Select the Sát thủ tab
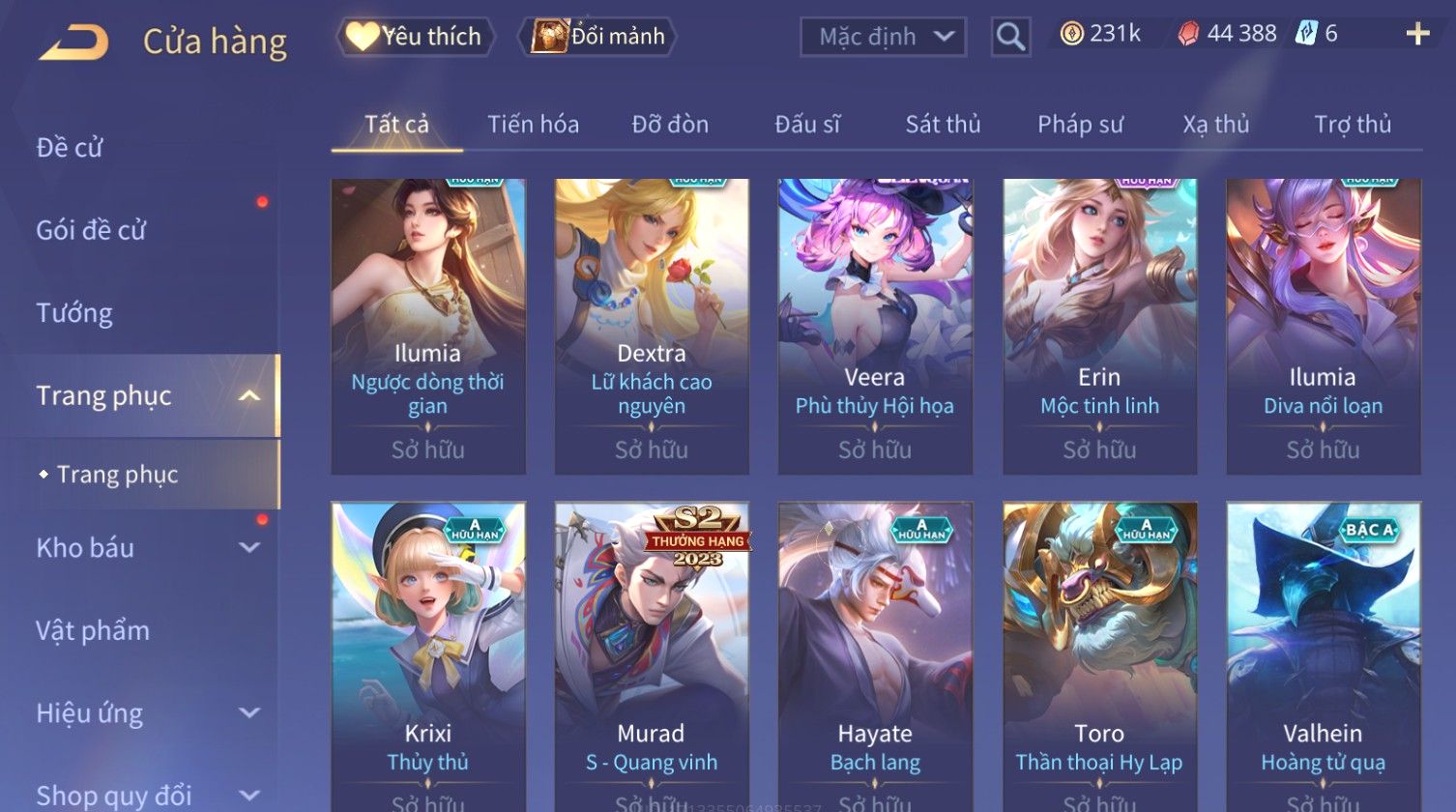1456x812 pixels. point(943,125)
